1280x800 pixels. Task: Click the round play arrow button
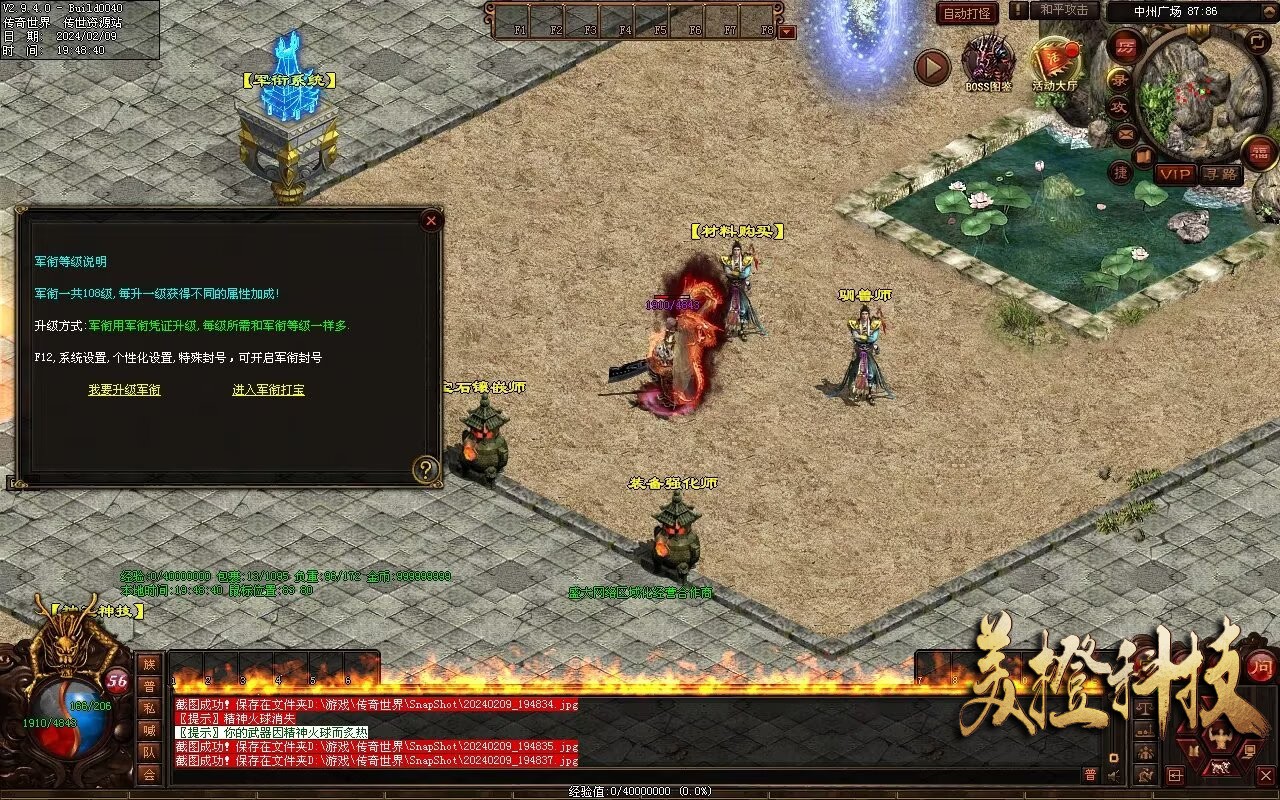932,67
